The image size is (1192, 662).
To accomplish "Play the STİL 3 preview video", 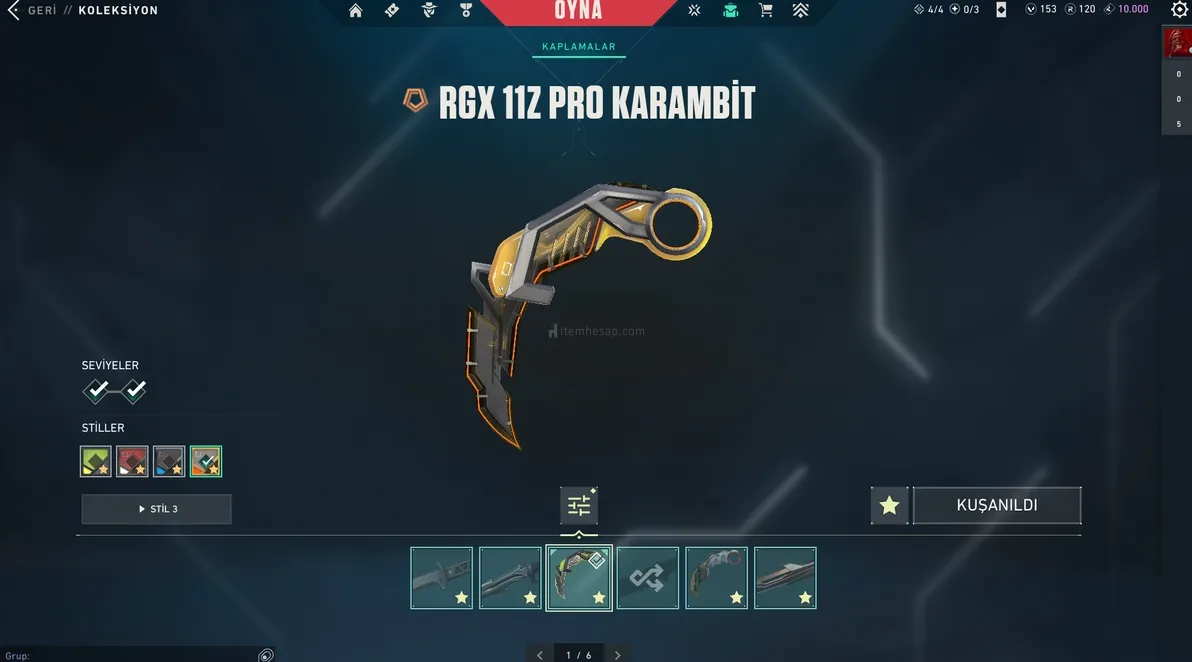I will pos(156,509).
